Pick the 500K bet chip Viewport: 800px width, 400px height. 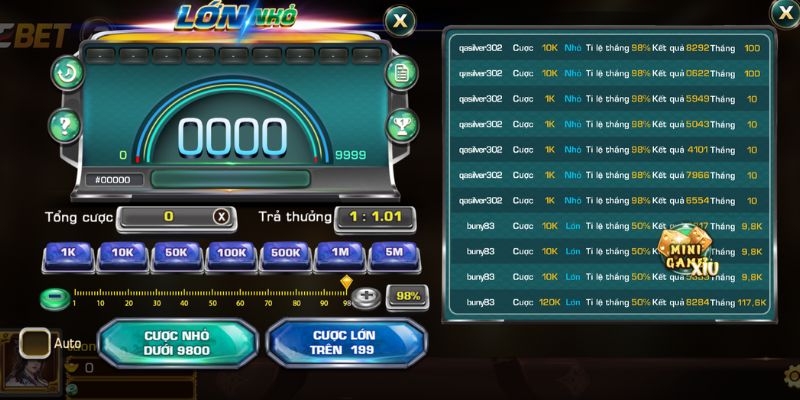[x=286, y=254]
